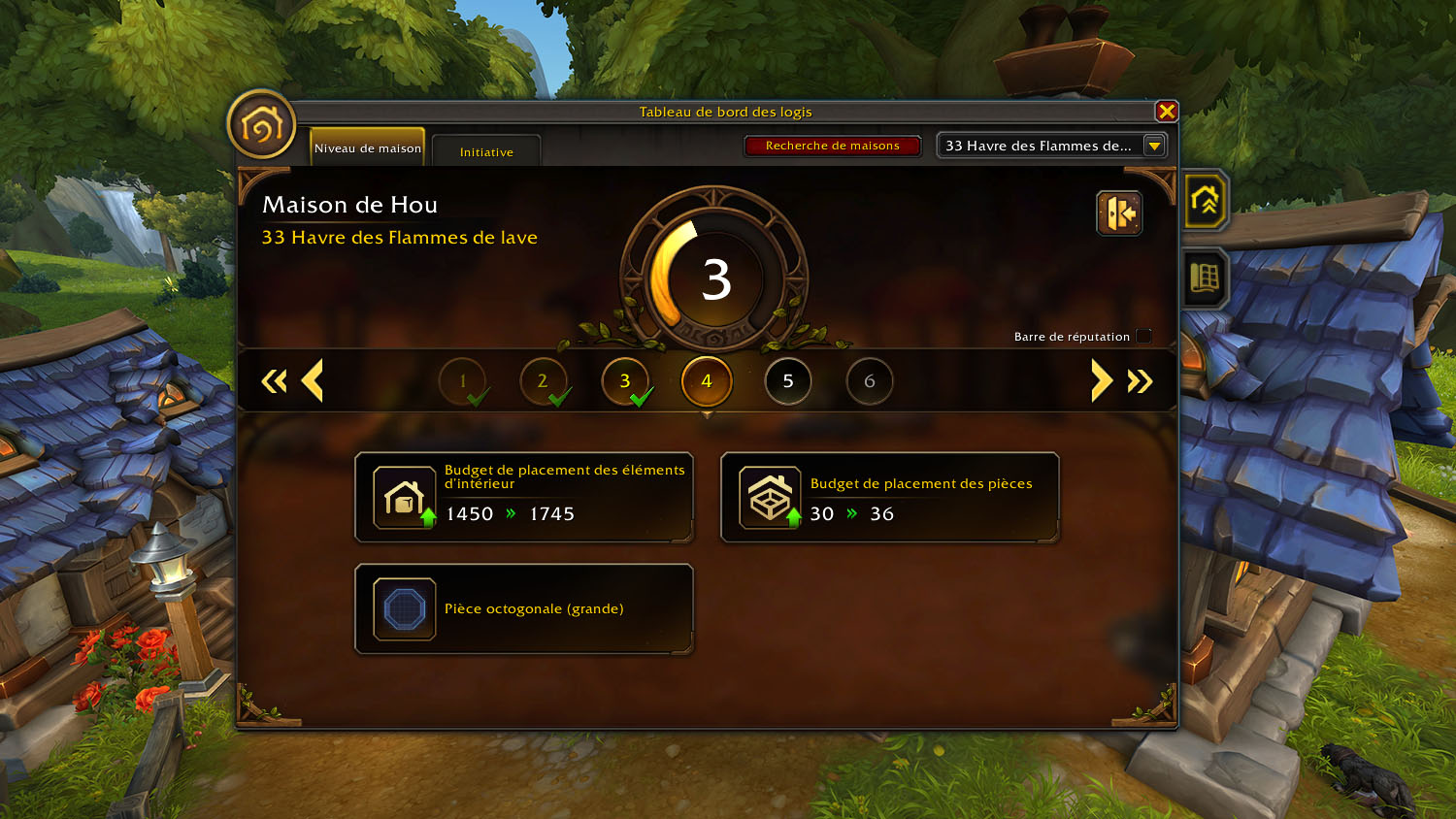This screenshot has width=1456, height=819.
Task: Jump to first level with double left arrows
Action: (x=274, y=381)
